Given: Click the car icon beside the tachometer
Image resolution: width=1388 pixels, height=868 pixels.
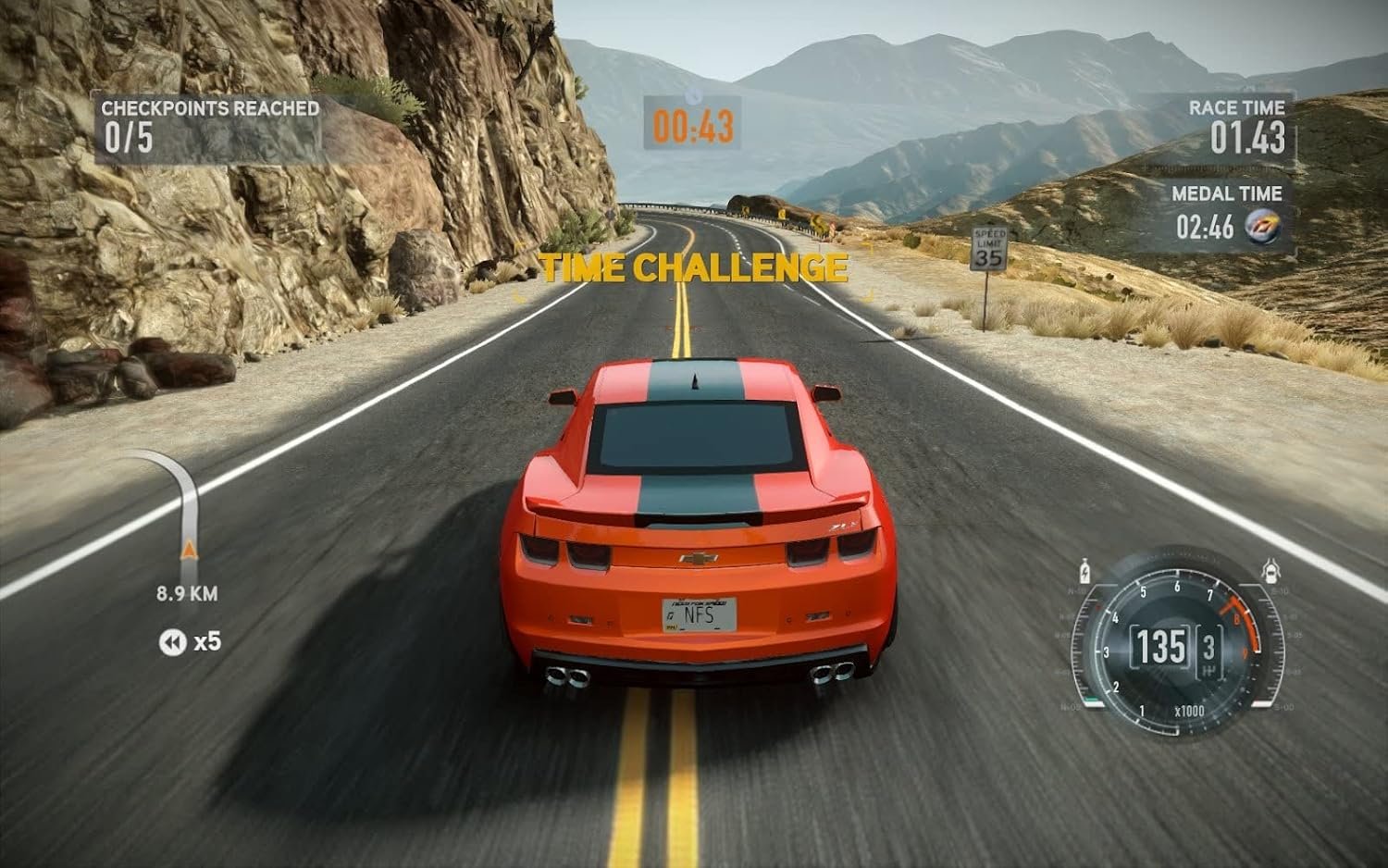Looking at the screenshot, I should point(1271,571).
